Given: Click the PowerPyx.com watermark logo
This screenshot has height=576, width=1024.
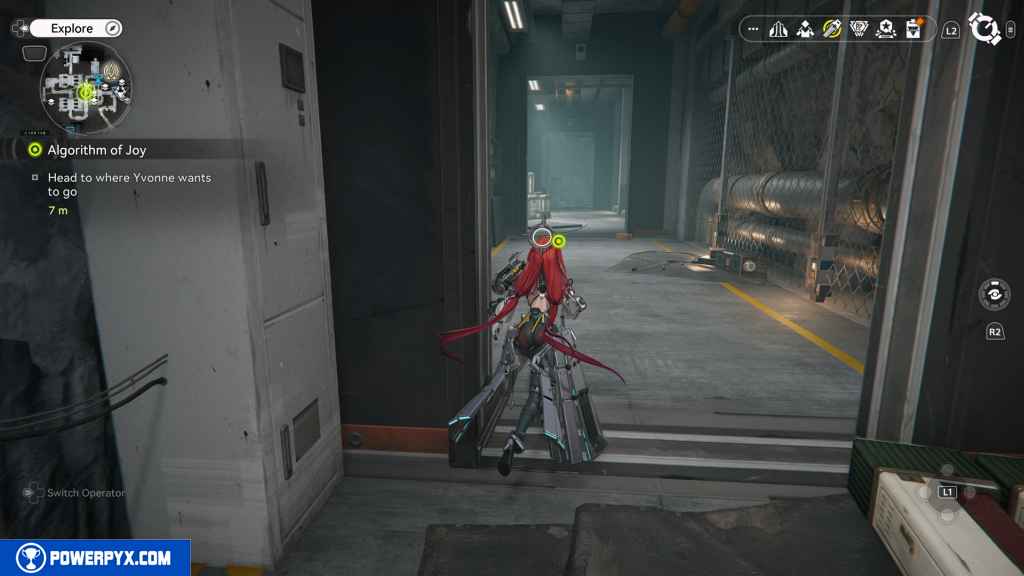Looking at the screenshot, I should tap(95, 558).
